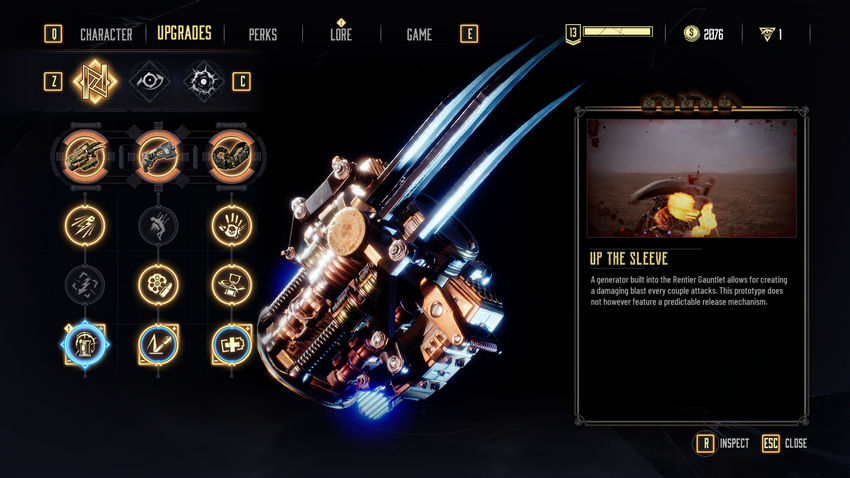This screenshot has width=850, height=478.
Task: Select the Upgrades tab
Action: [185, 33]
